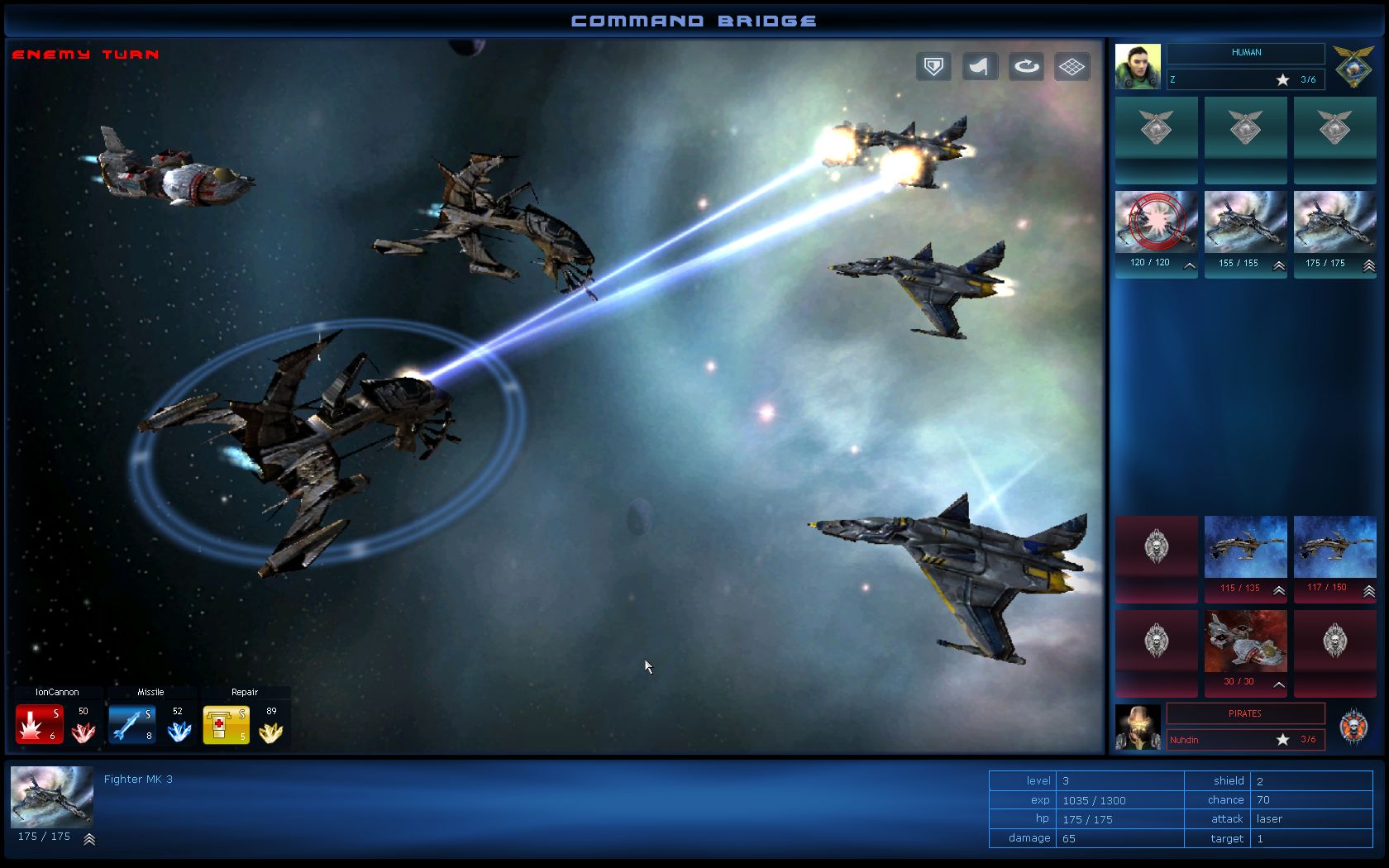Switch to the Repair tab
1389x868 pixels.
tap(245, 692)
